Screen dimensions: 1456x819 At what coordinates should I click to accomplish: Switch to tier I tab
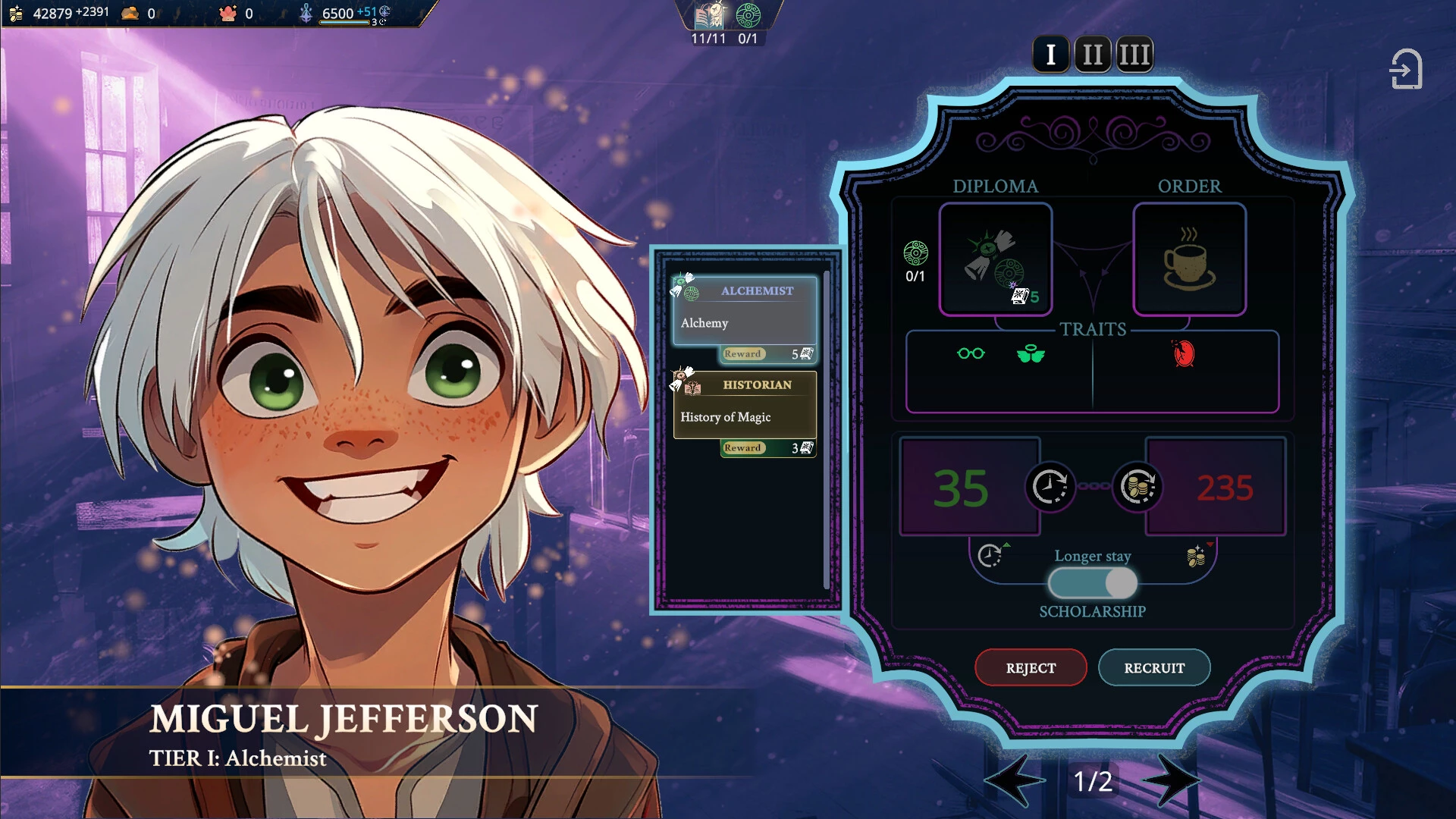(1050, 55)
